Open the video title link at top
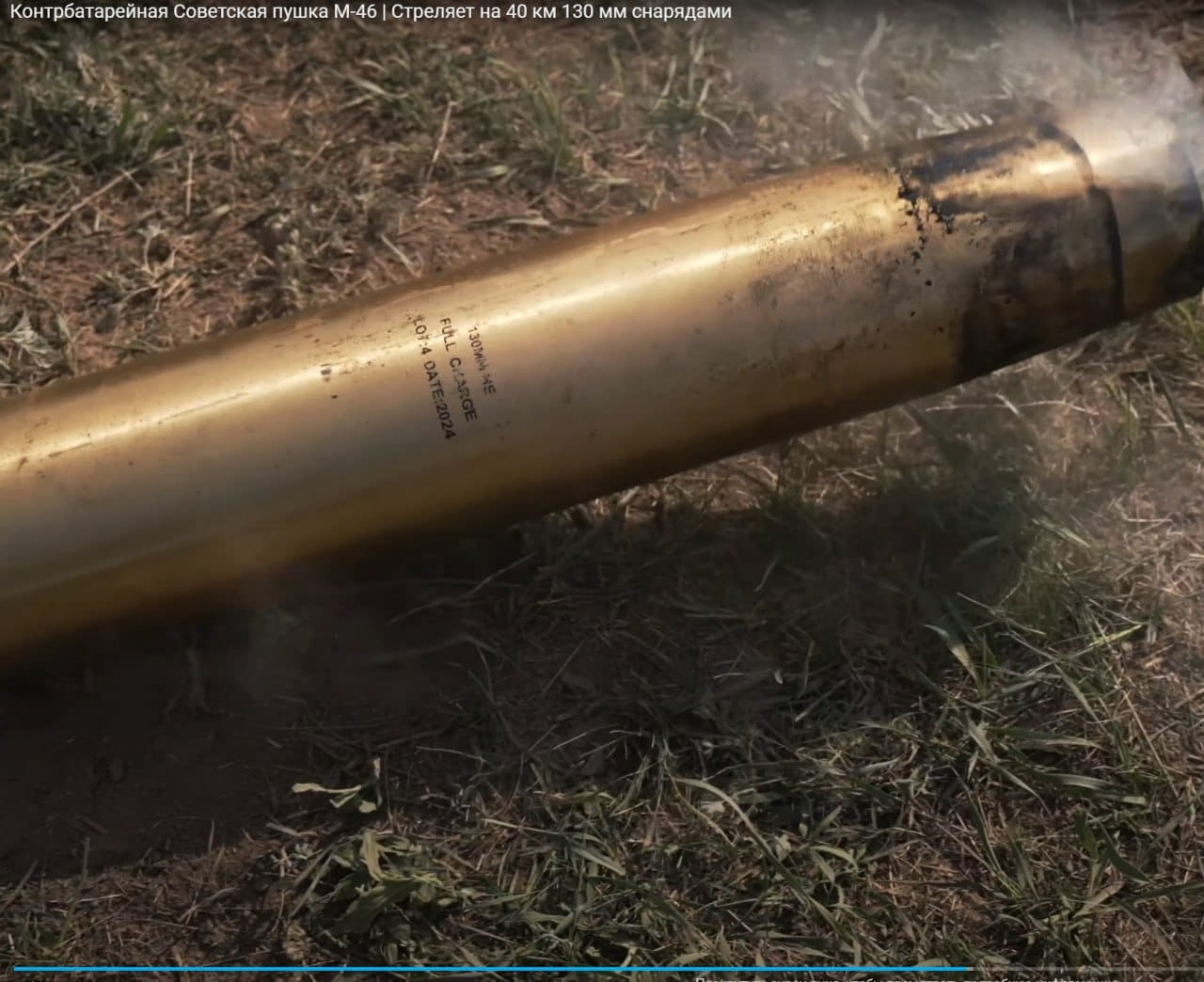Screen dimensions: 1204x982 click(366, 13)
